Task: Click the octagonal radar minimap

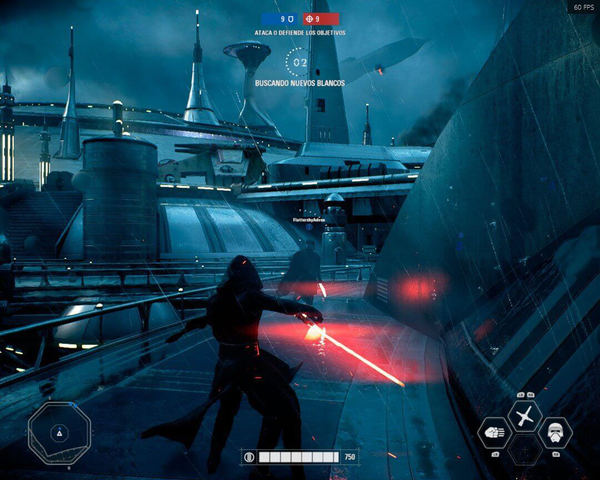Action: tap(59, 432)
